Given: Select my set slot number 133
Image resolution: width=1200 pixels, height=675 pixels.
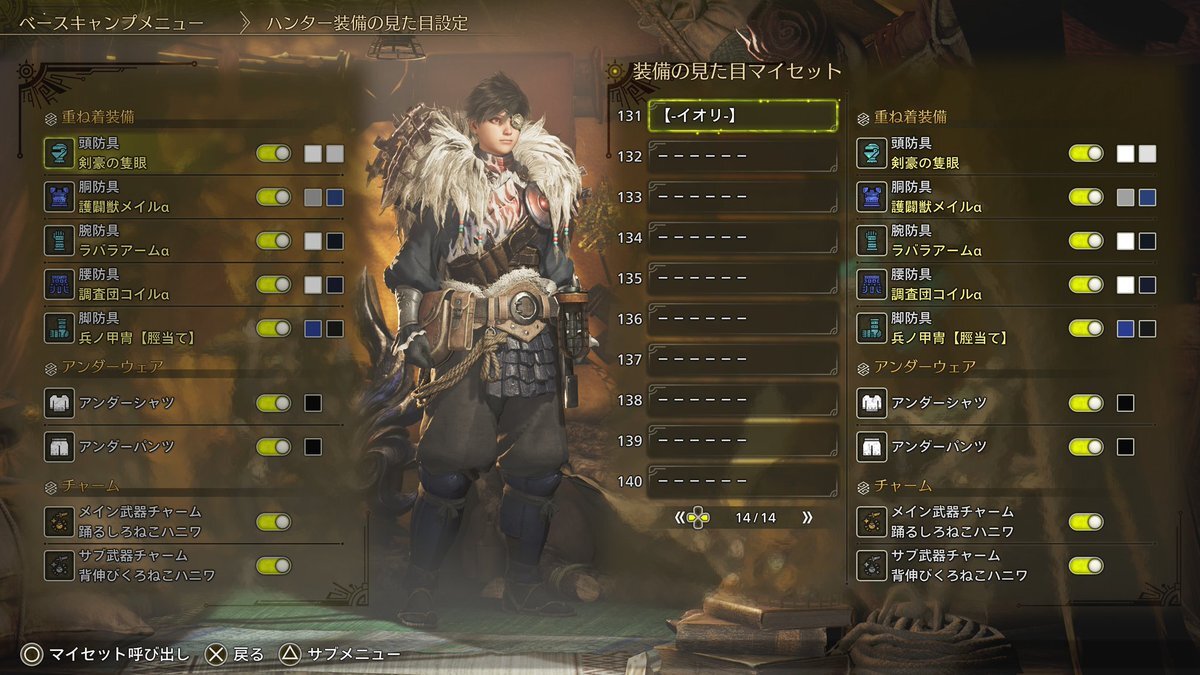Looking at the screenshot, I should [742, 197].
